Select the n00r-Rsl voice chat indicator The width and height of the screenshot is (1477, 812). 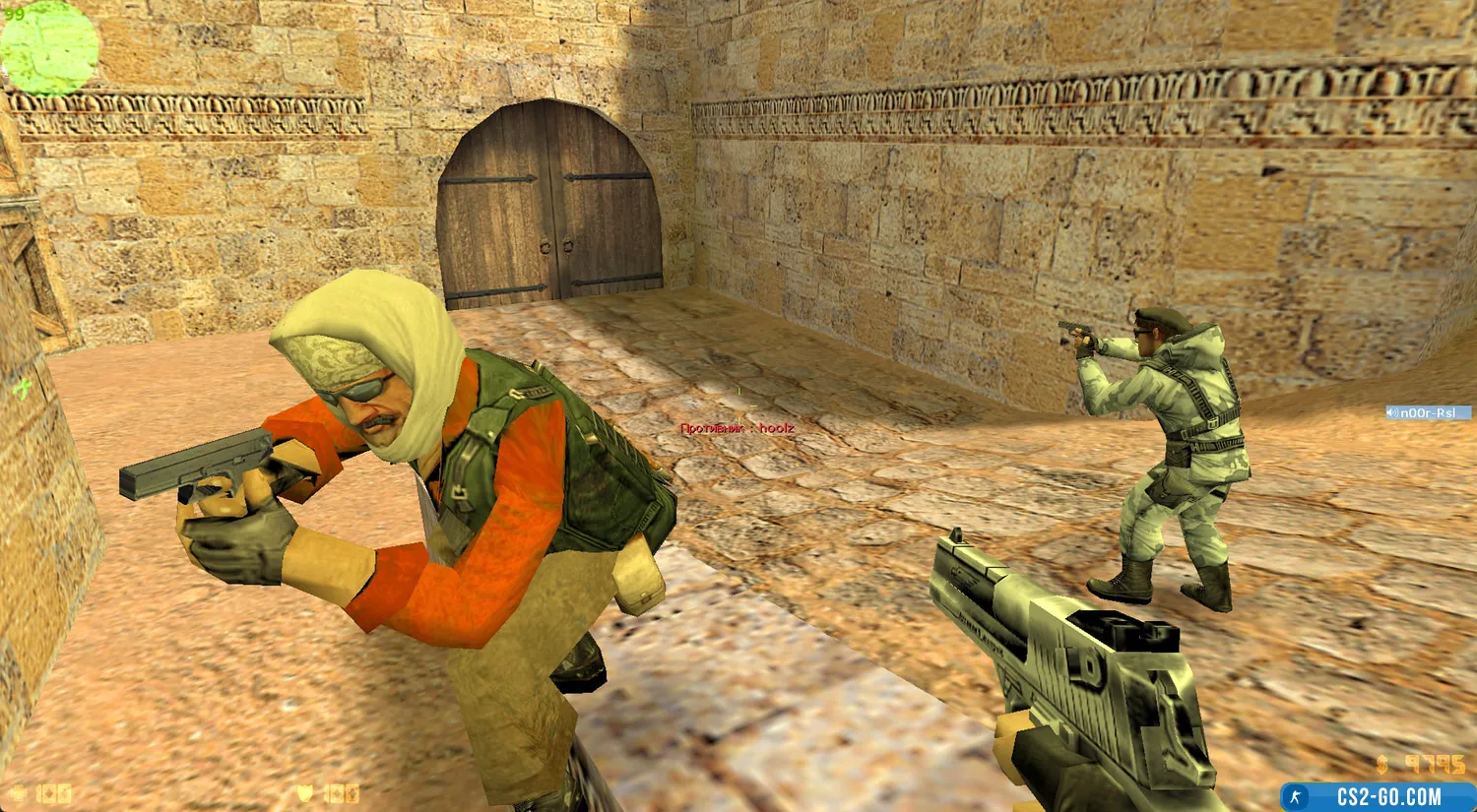(1427, 413)
